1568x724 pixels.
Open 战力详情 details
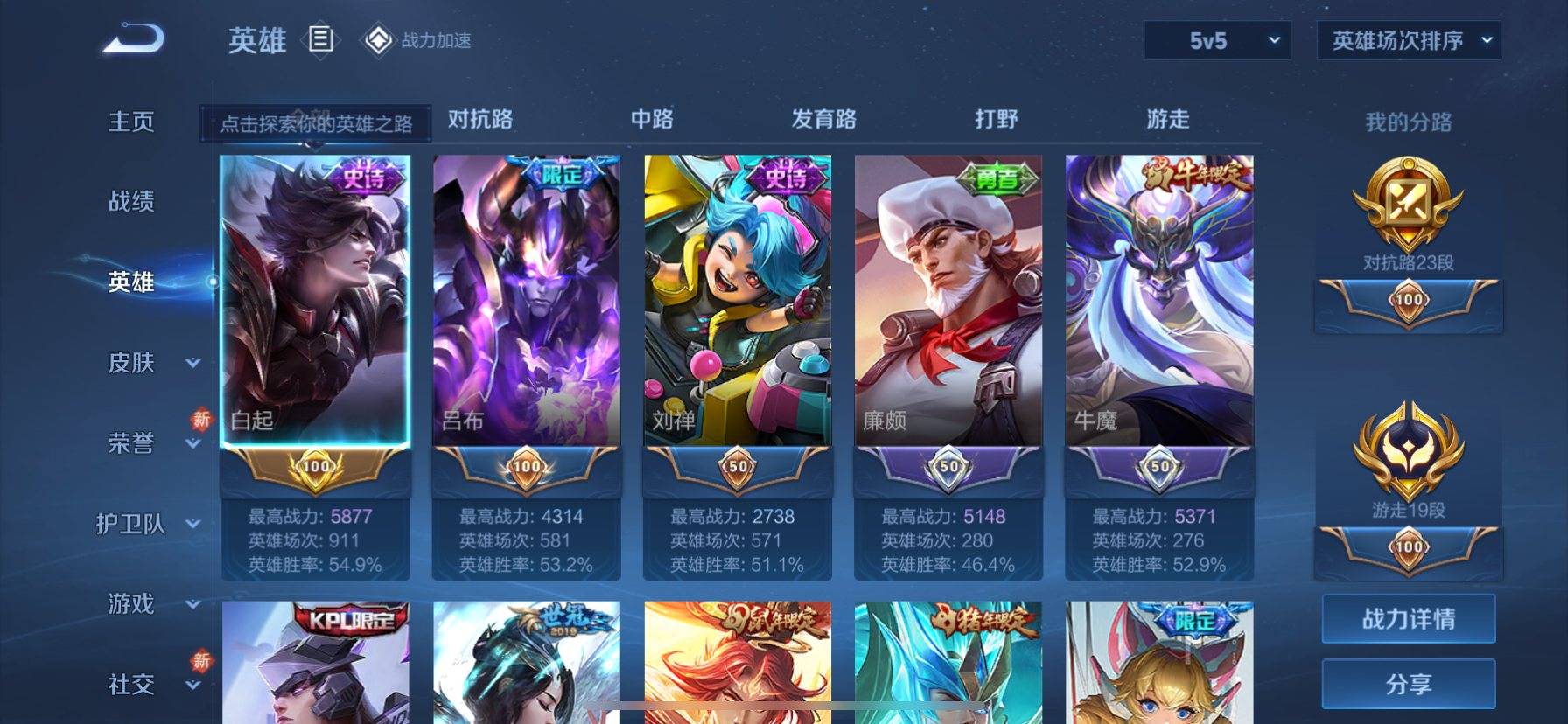pyautogui.click(x=1408, y=619)
